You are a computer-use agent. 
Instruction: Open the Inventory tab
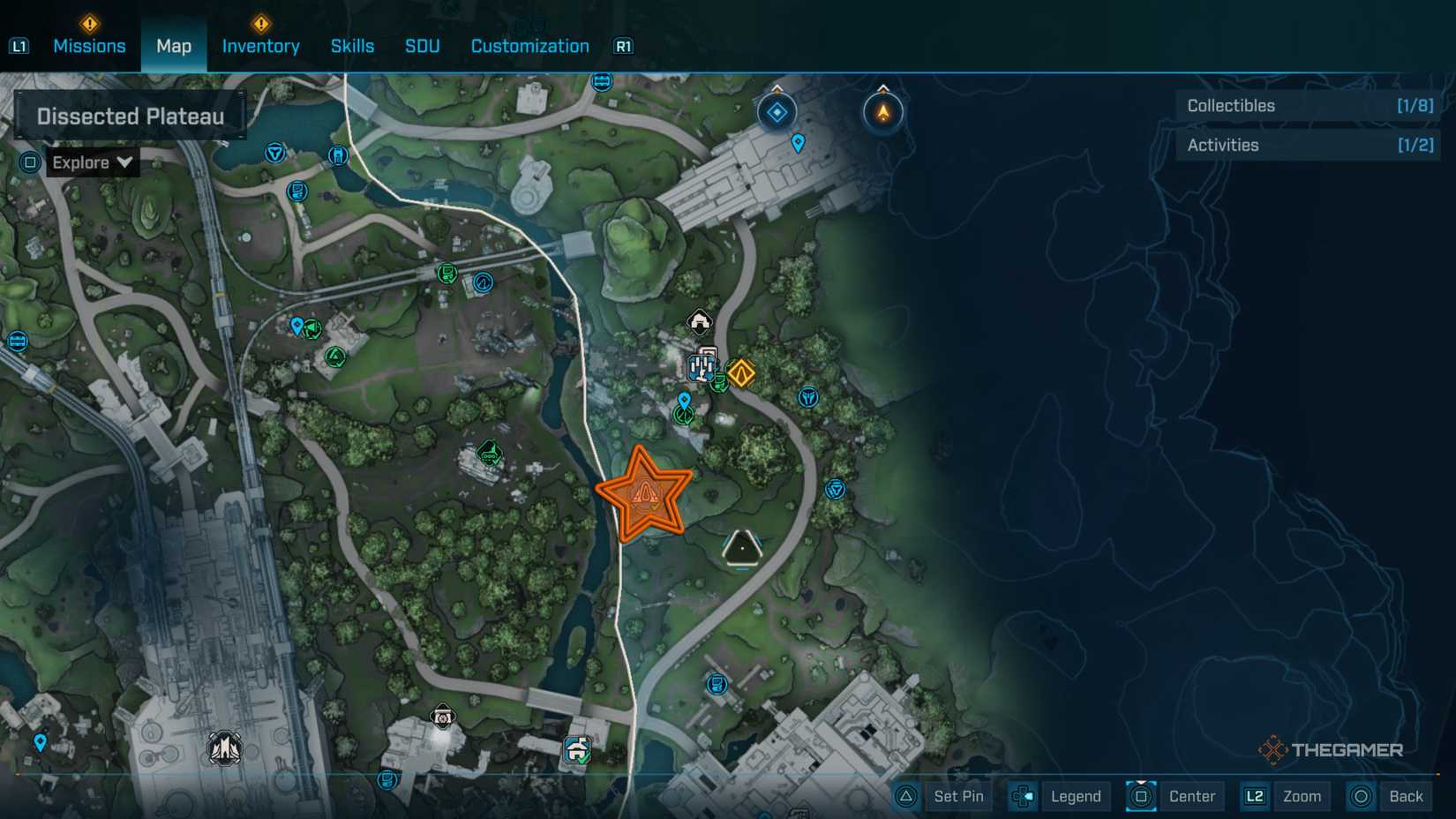[x=260, y=46]
